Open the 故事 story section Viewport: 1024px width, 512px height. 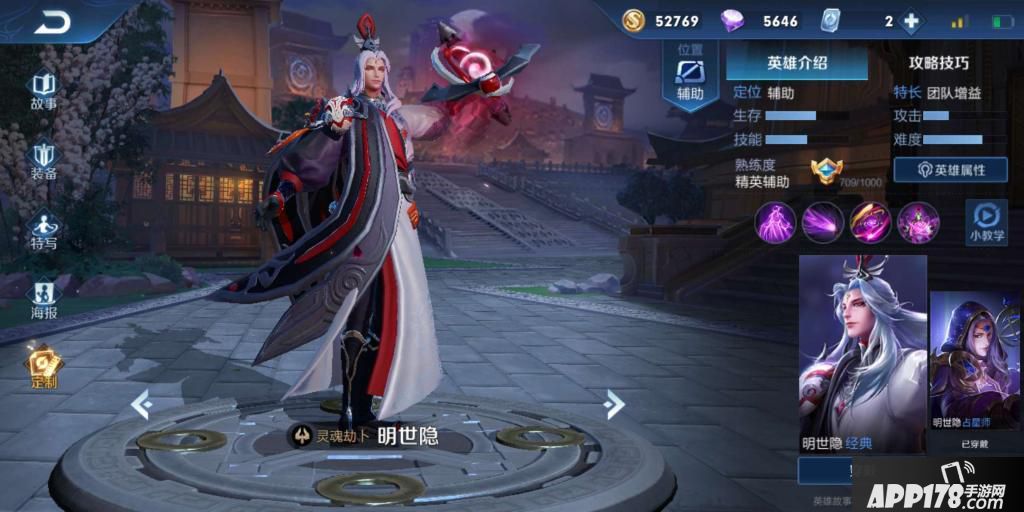click(x=44, y=90)
